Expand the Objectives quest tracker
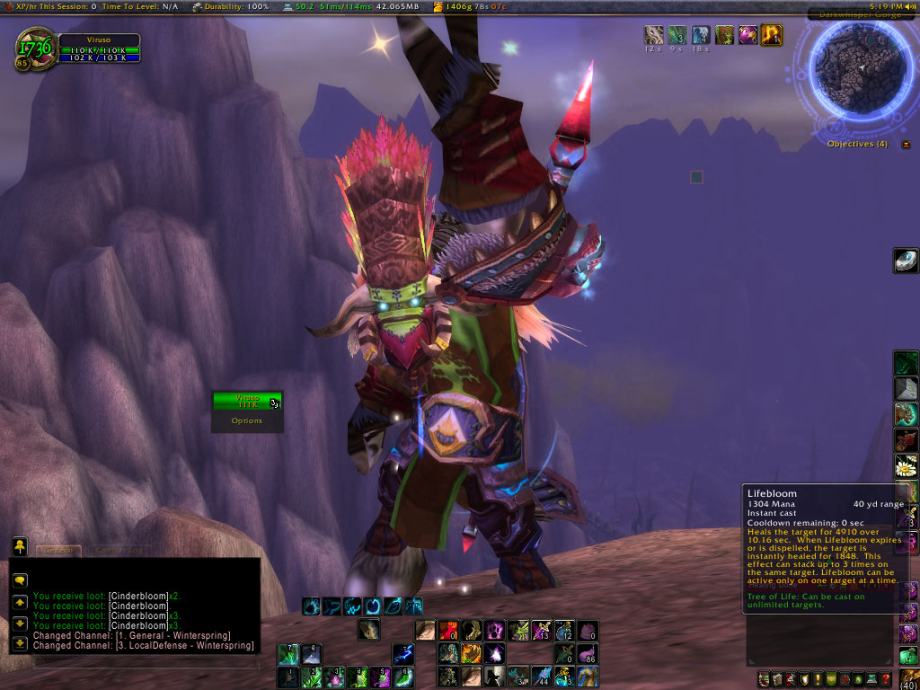920x690 pixels. [x=906, y=144]
